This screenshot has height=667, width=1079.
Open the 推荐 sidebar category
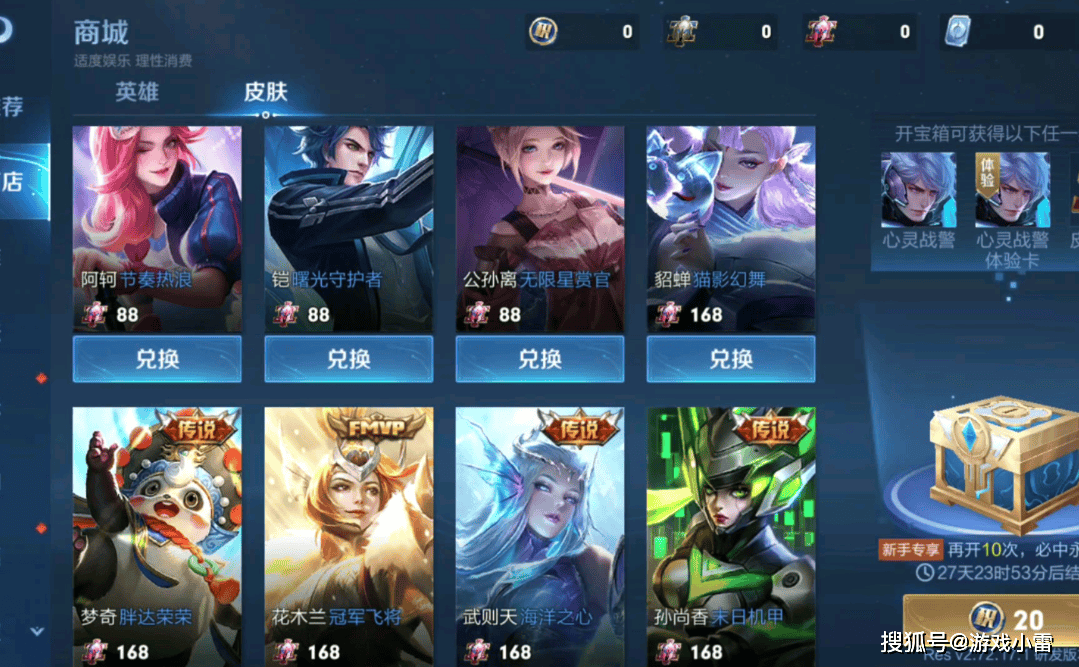click(x=14, y=106)
